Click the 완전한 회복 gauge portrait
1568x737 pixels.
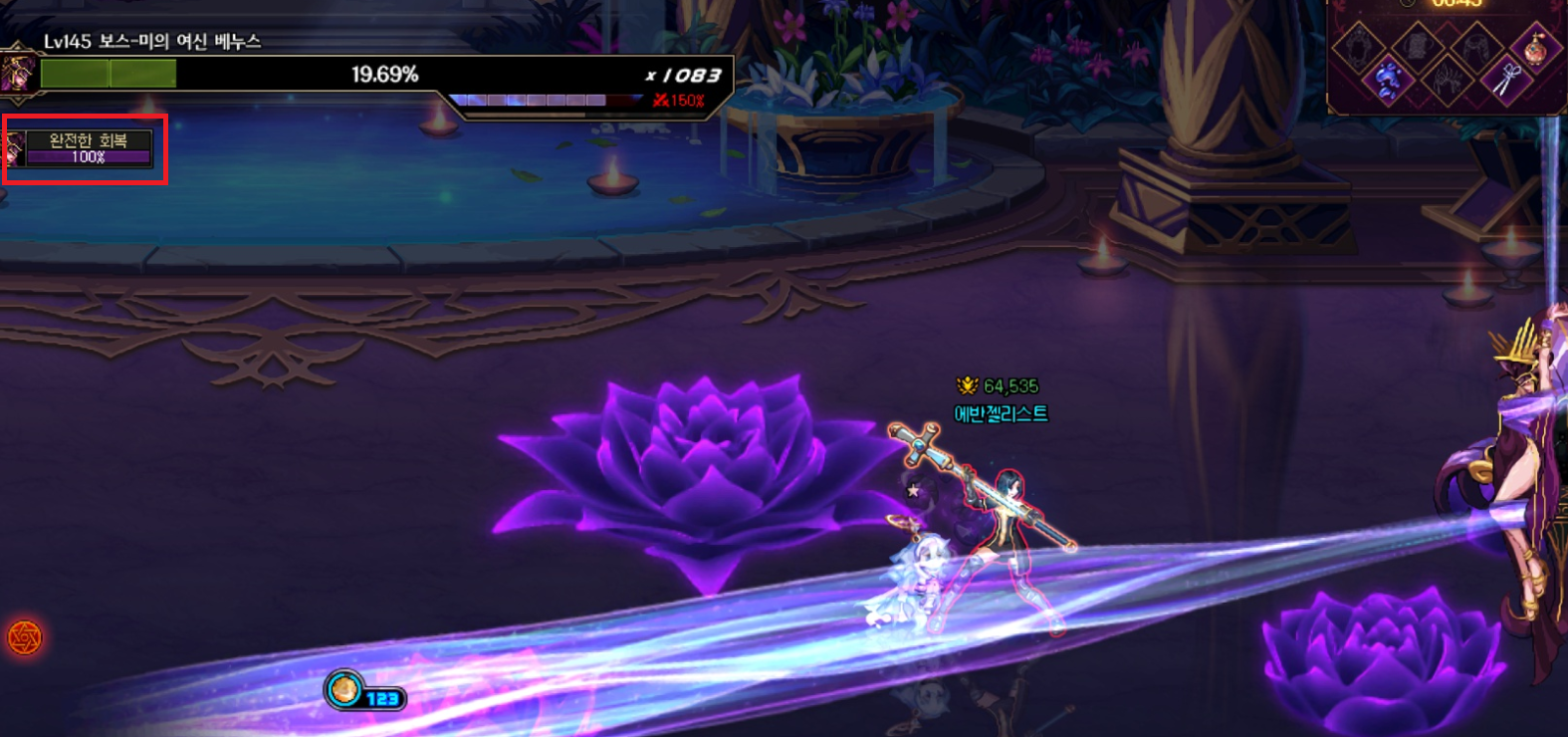pyautogui.click(x=14, y=149)
